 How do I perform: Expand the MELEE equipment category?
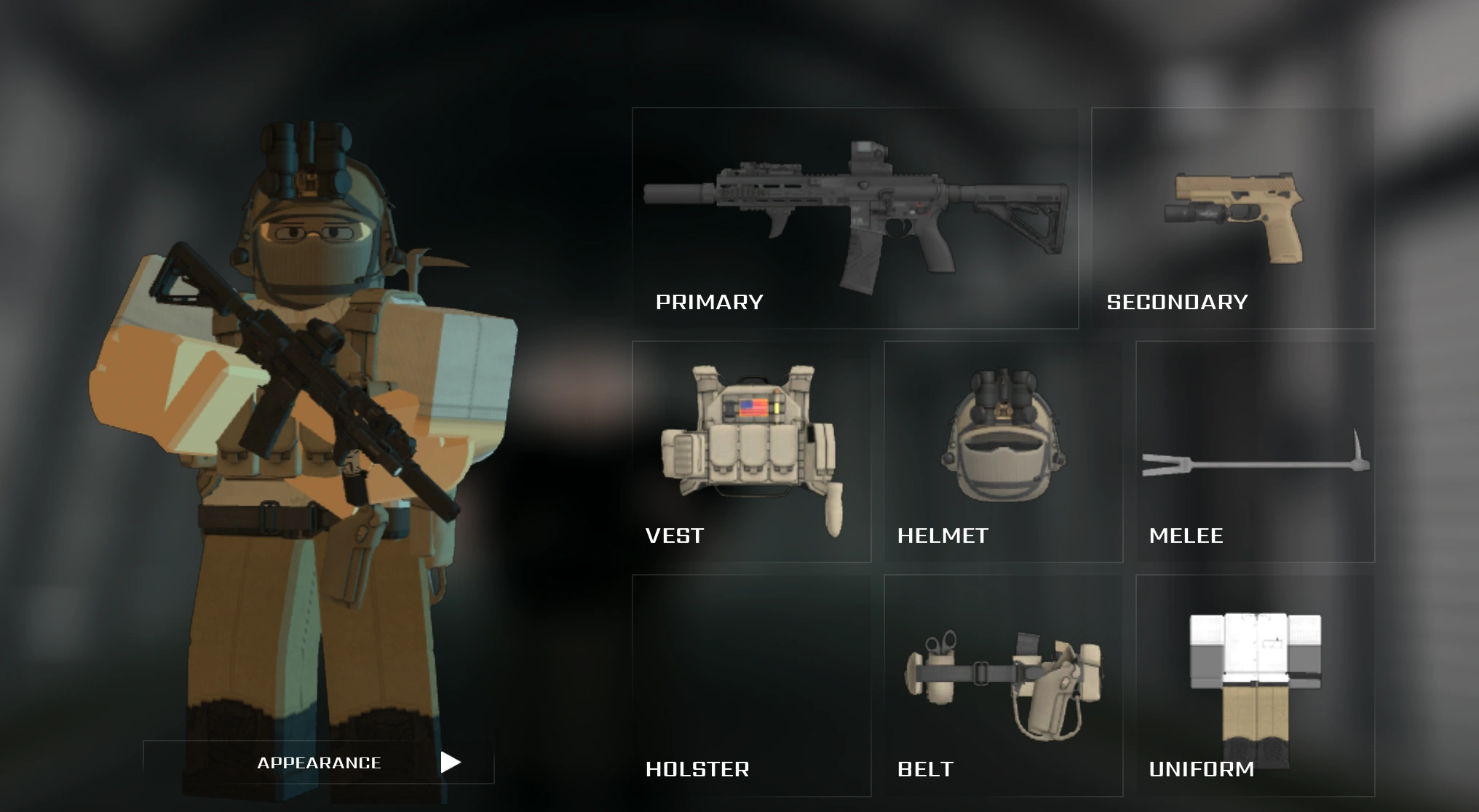(x=1252, y=466)
